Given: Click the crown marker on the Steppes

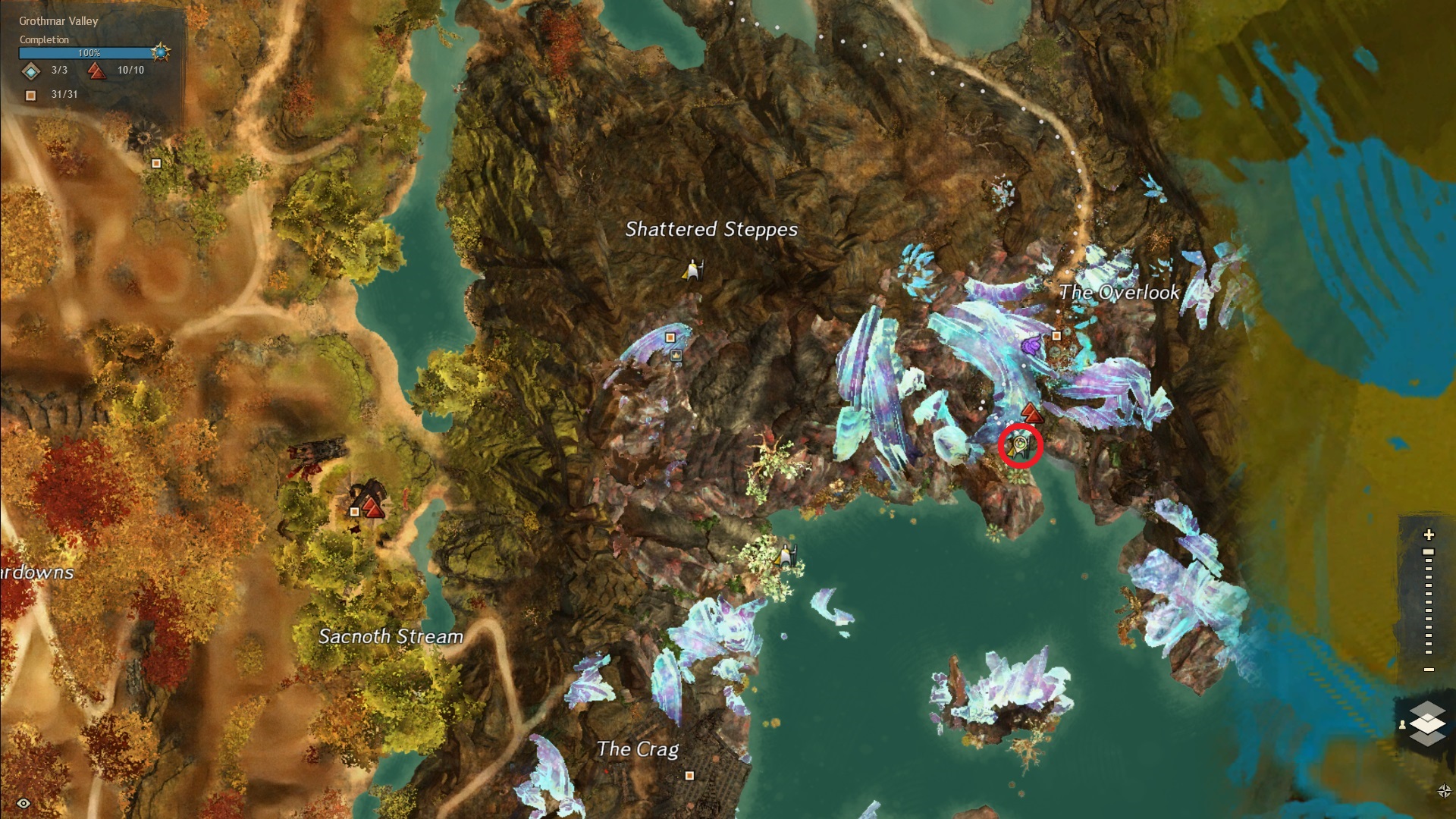Looking at the screenshot, I should (676, 354).
